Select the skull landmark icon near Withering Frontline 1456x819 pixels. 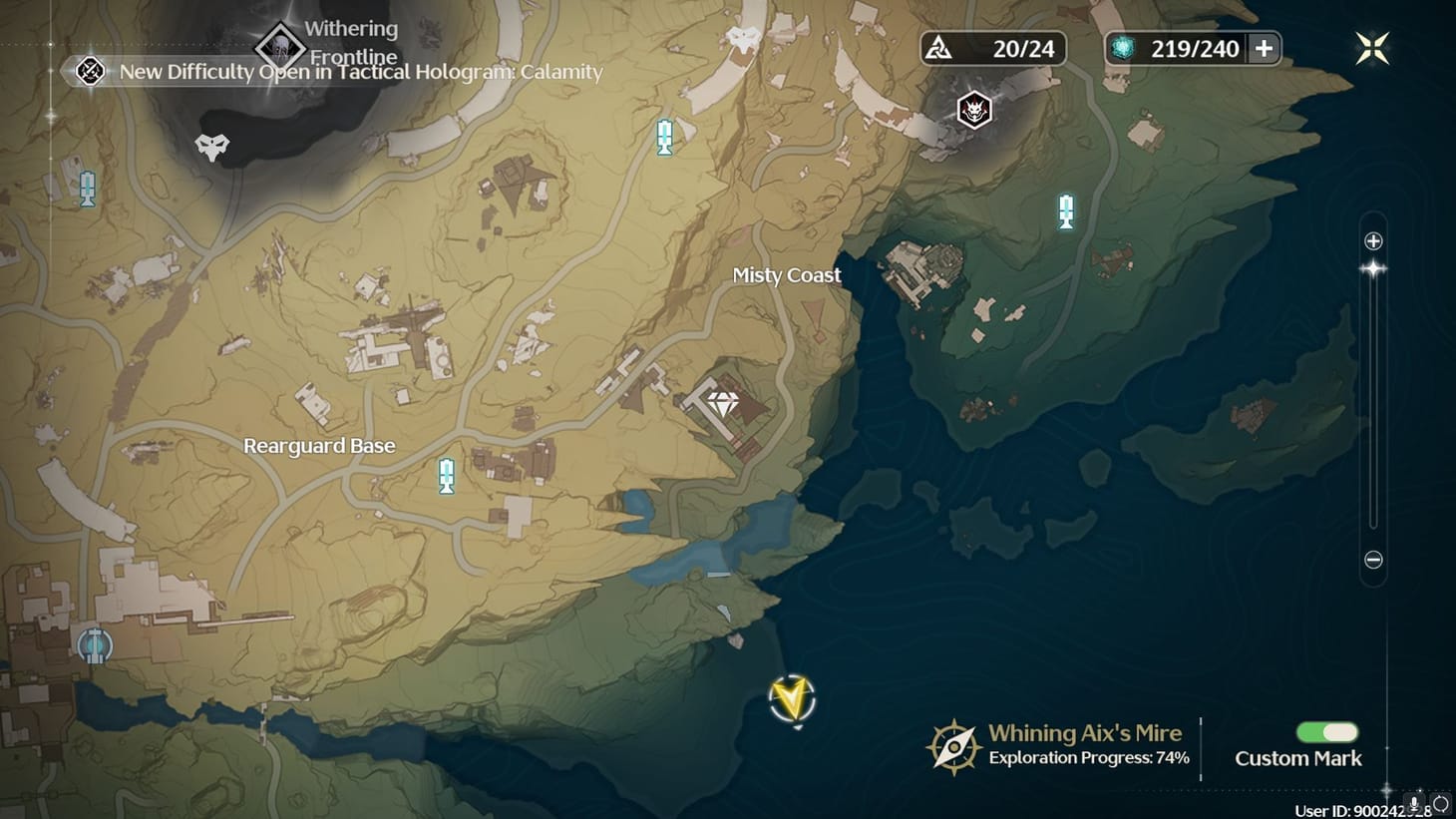(x=212, y=146)
